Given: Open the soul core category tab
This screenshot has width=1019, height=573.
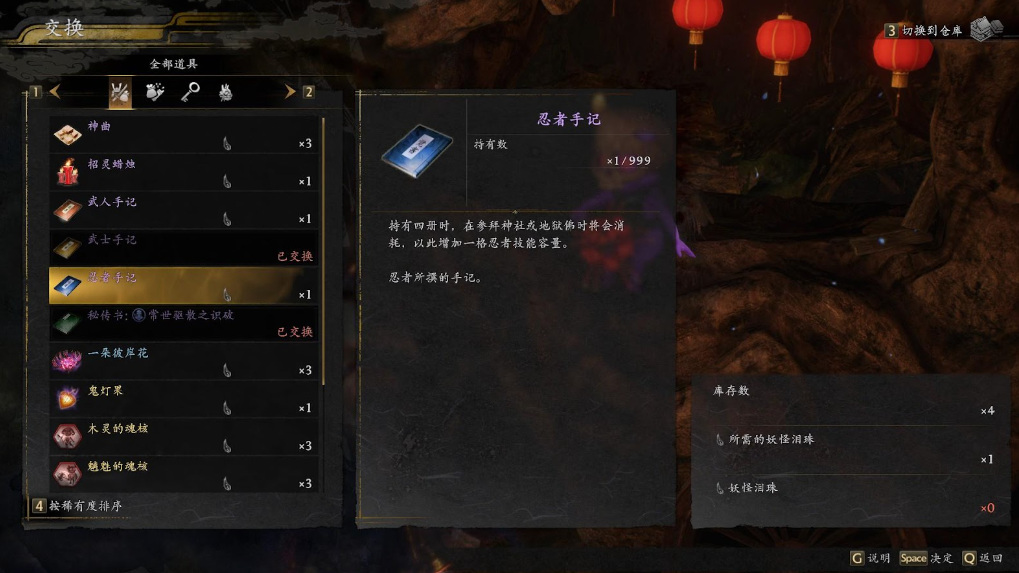Looking at the screenshot, I should (226, 93).
